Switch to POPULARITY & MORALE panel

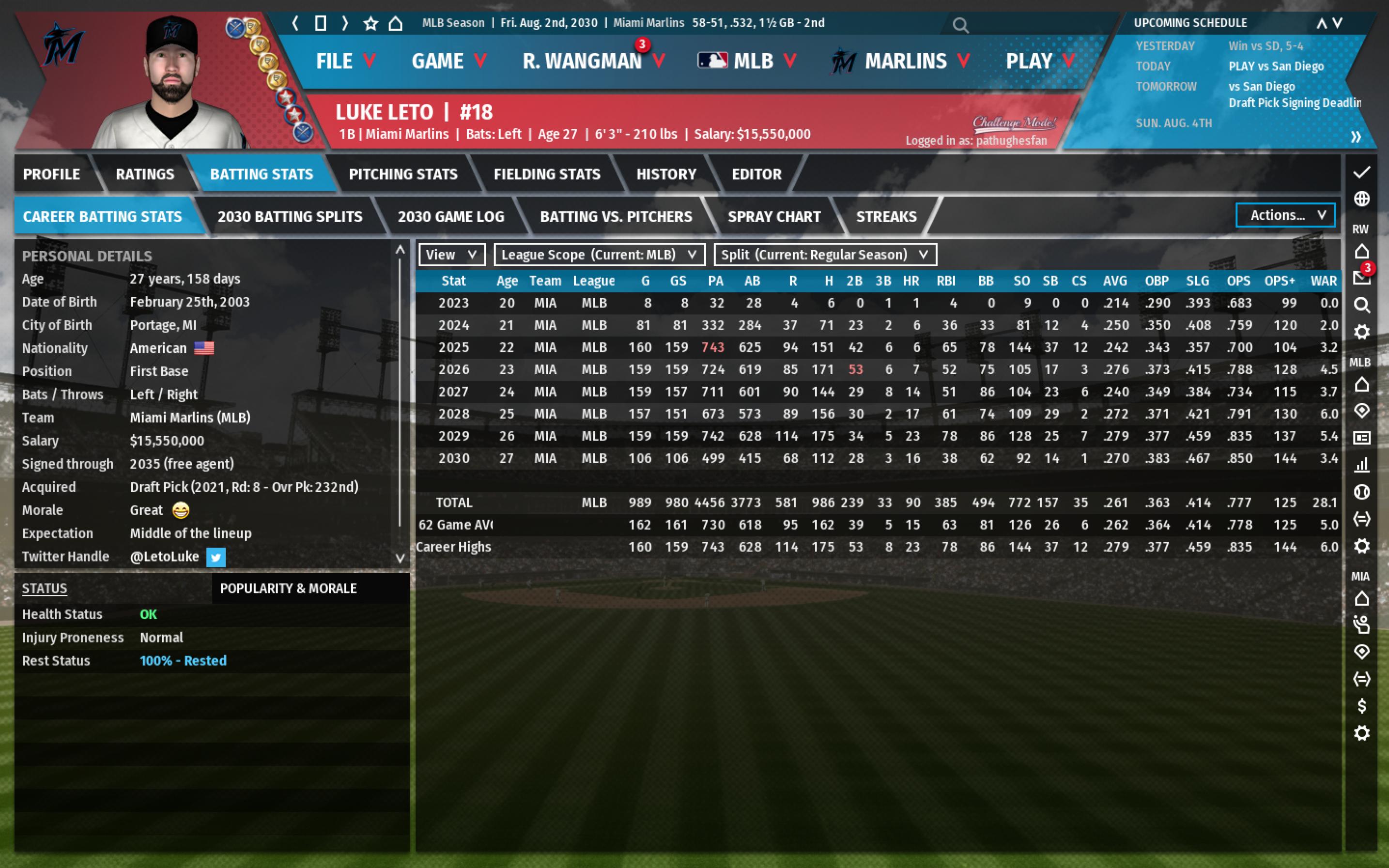click(288, 588)
